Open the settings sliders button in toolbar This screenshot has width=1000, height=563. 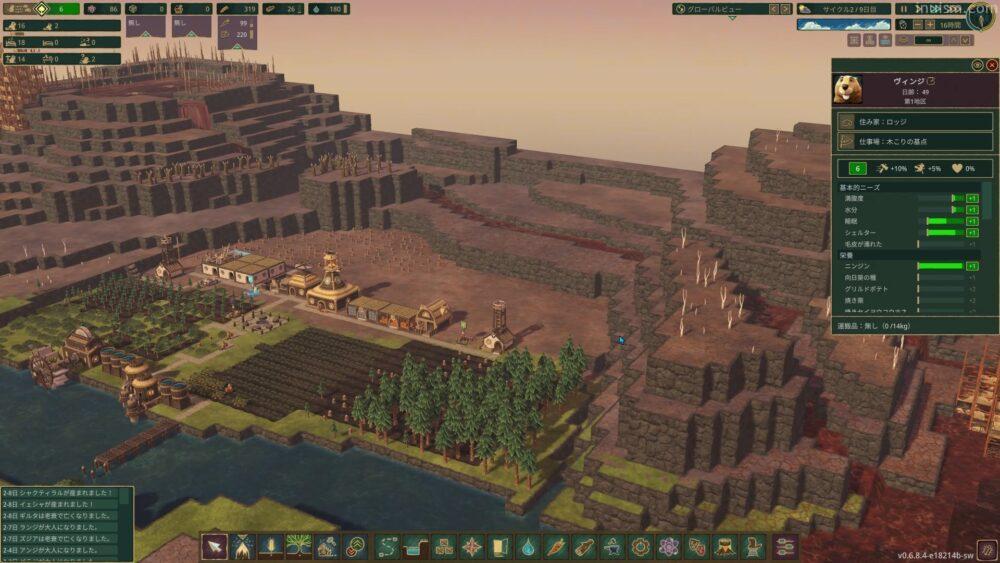(785, 546)
